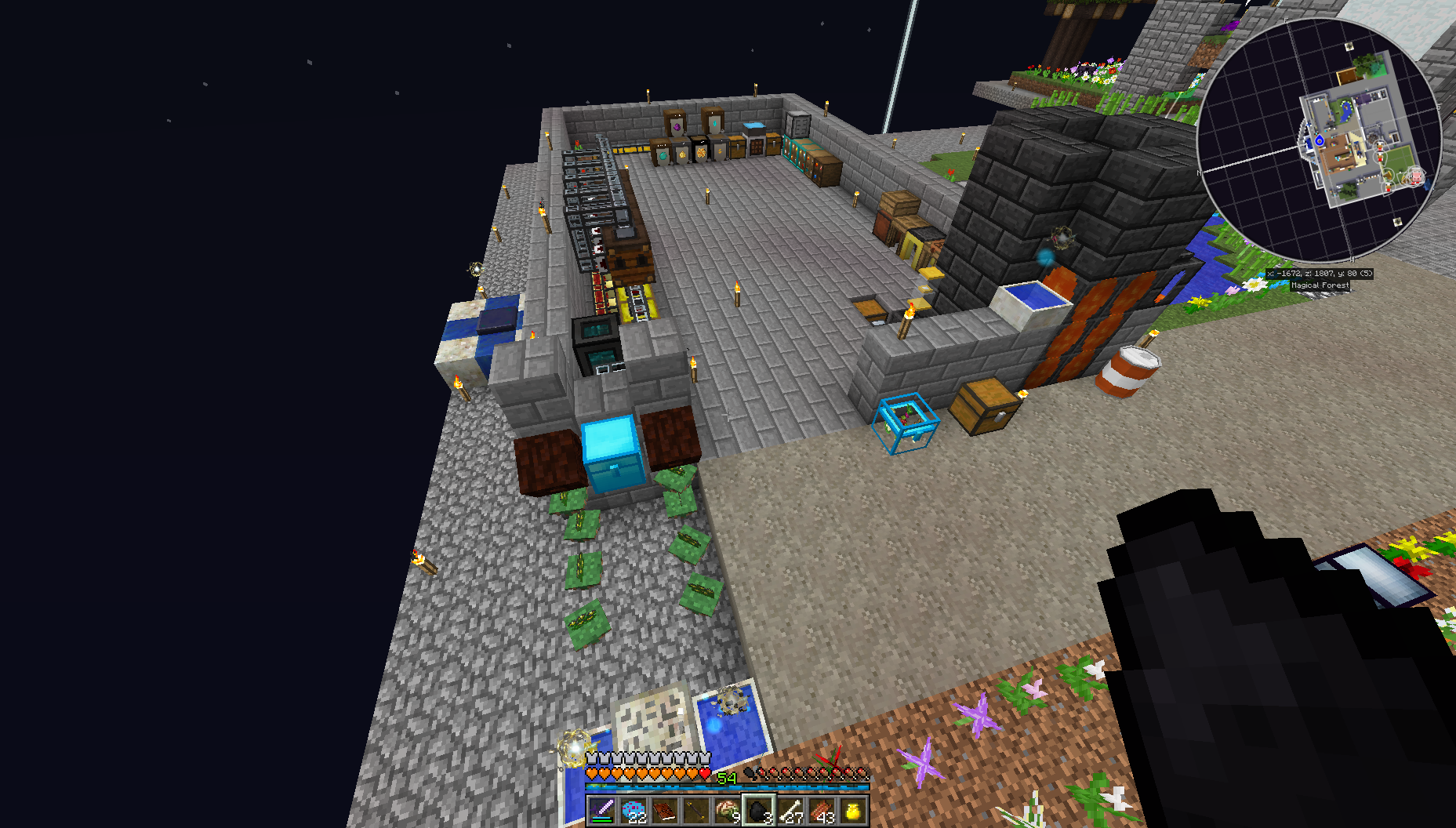Screen dimensions: 1456x828
Task: Click the highlighted black item slot
Action: click(759, 810)
